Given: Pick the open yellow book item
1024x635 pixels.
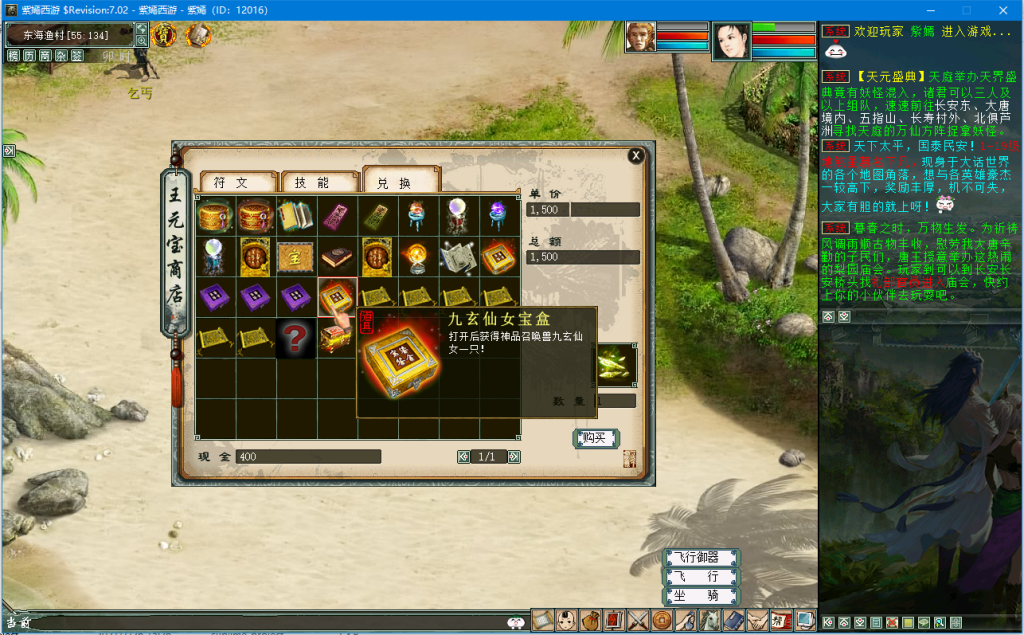Looking at the screenshot, I should (x=295, y=215).
